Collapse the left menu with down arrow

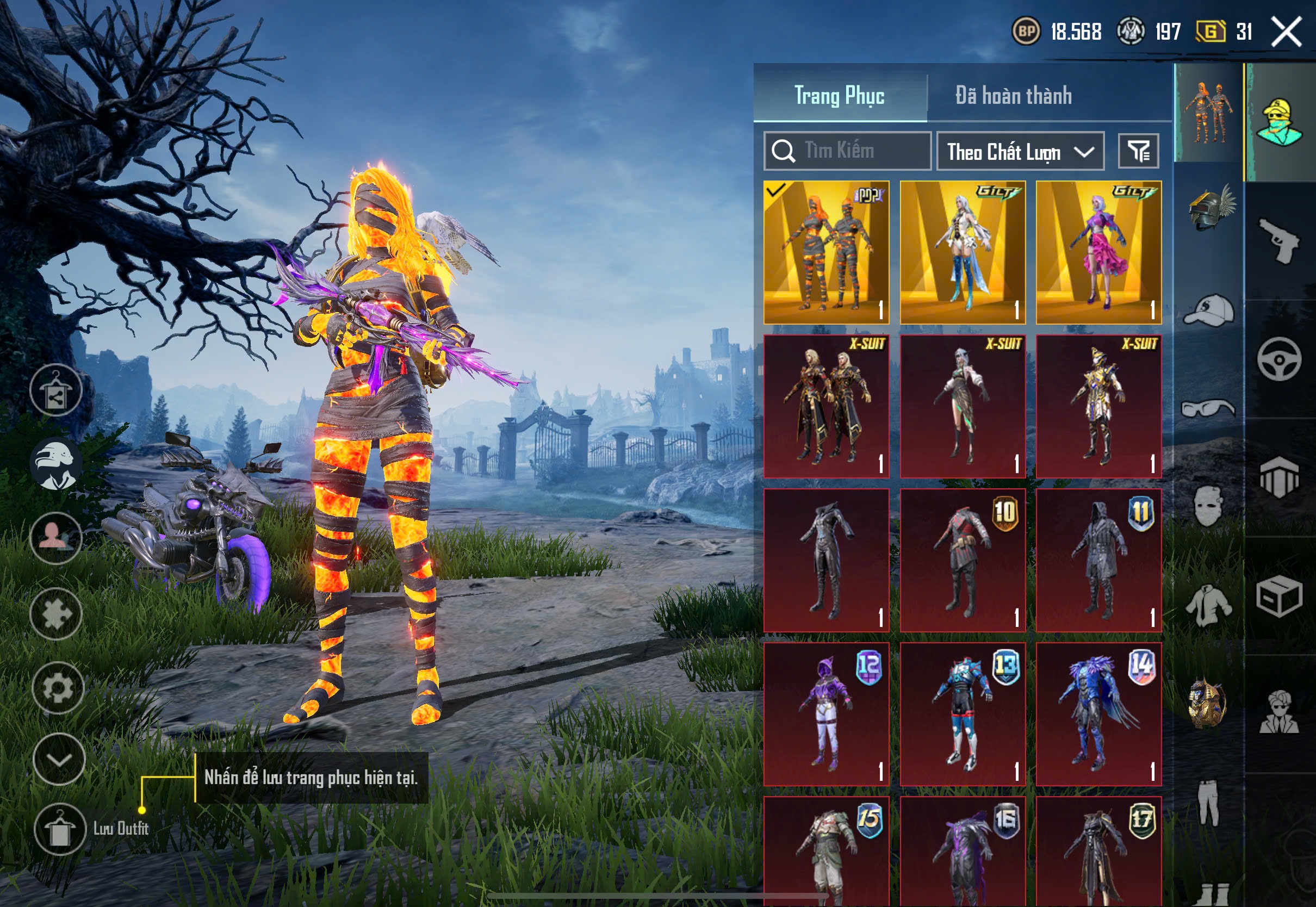point(59,759)
